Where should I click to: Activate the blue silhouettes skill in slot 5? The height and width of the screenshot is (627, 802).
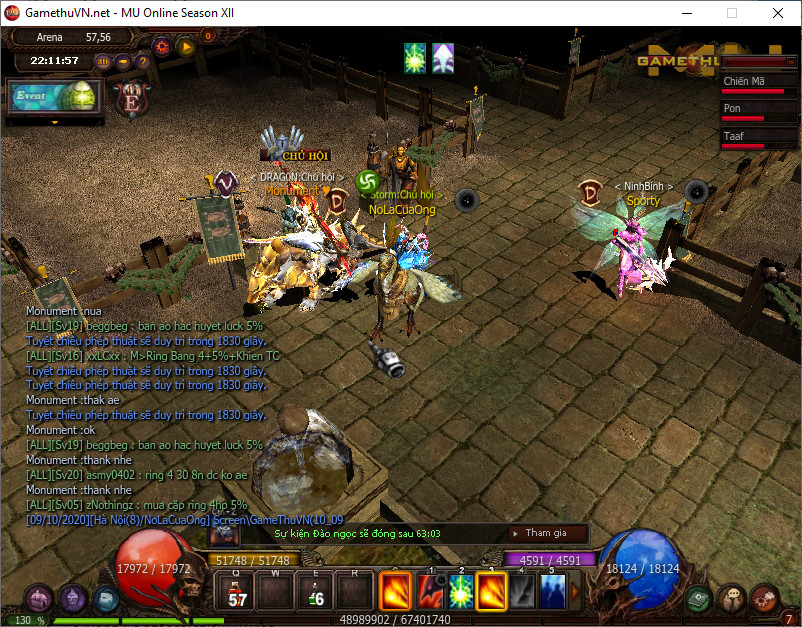[552, 590]
